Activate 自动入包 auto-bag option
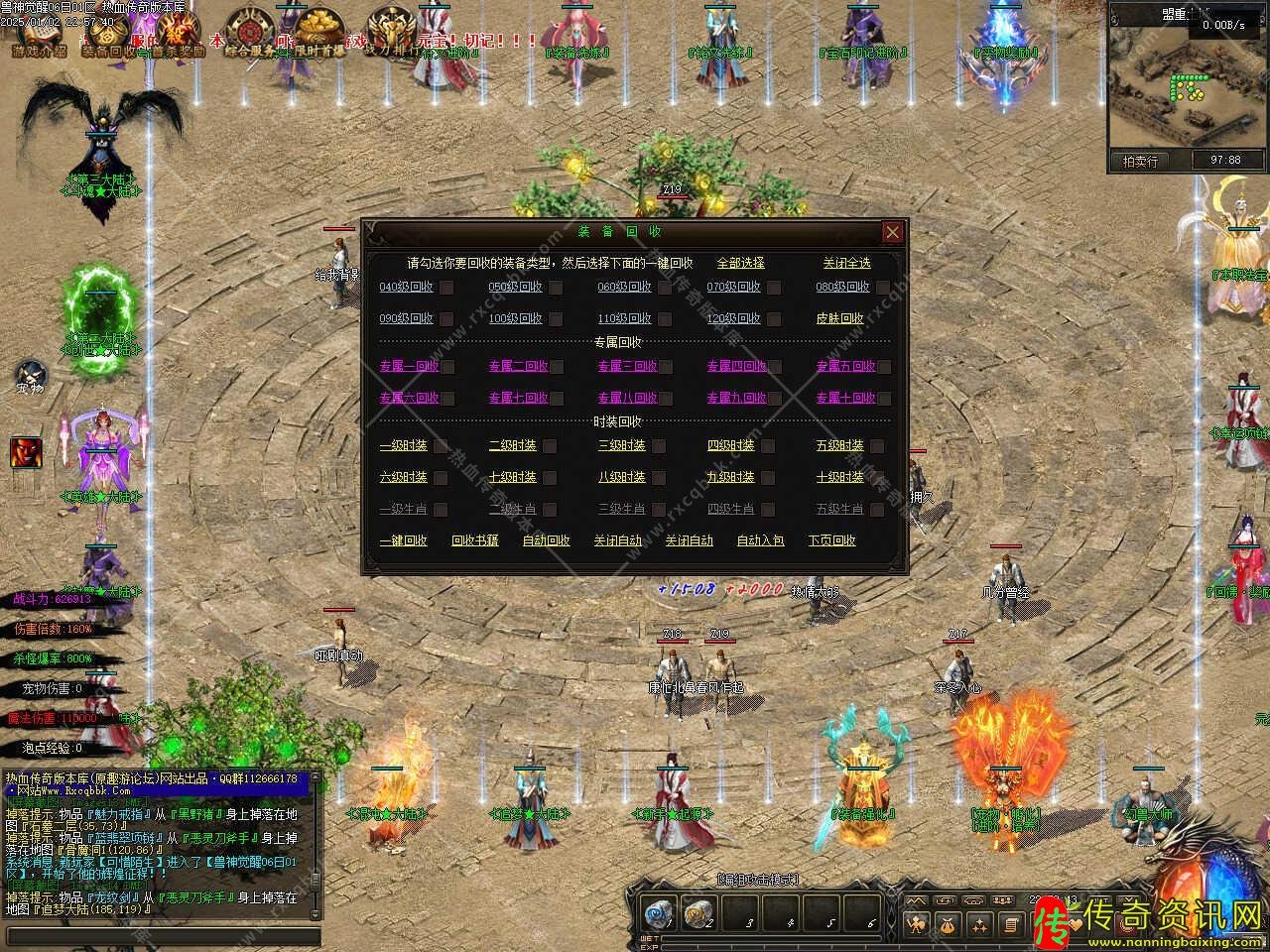1270x952 pixels. (x=760, y=540)
